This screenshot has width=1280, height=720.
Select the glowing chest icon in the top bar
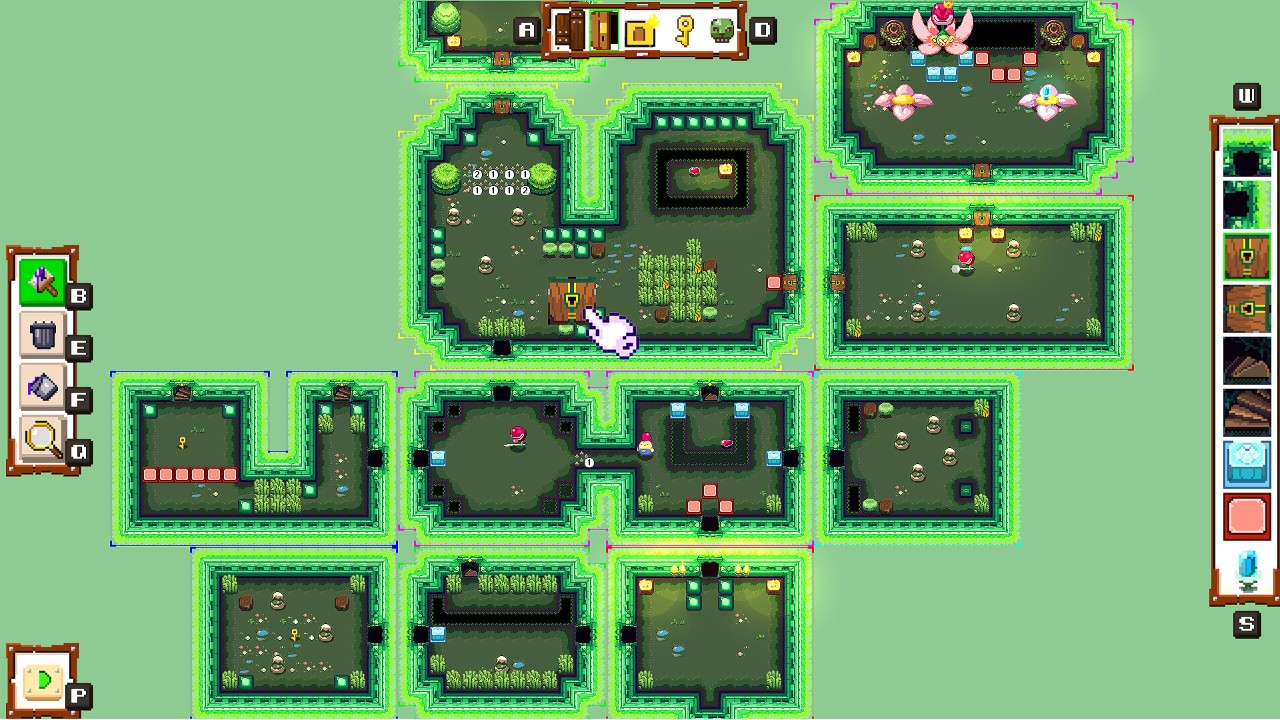tap(640, 30)
